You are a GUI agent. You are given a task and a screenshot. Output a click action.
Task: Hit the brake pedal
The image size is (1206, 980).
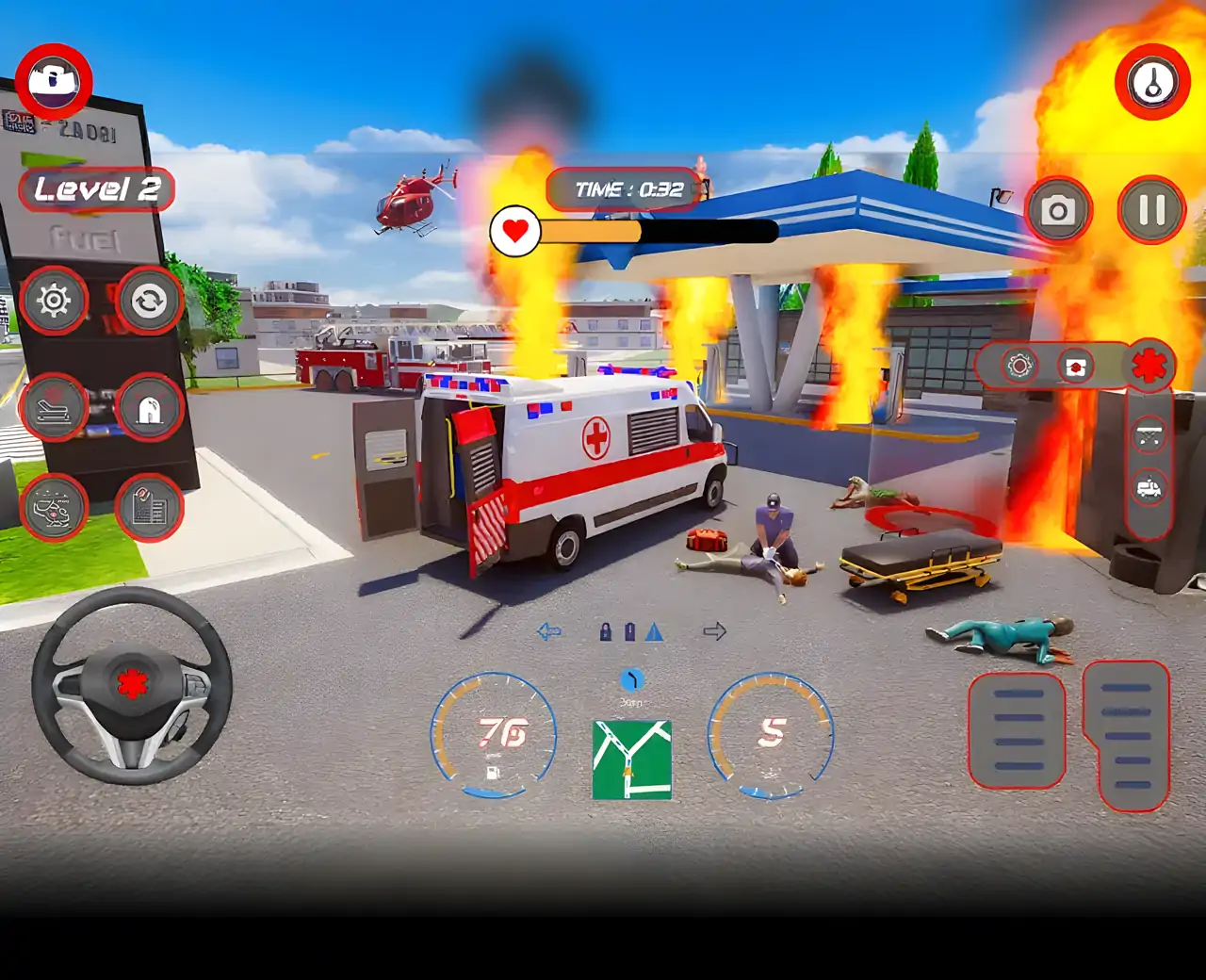click(1018, 730)
